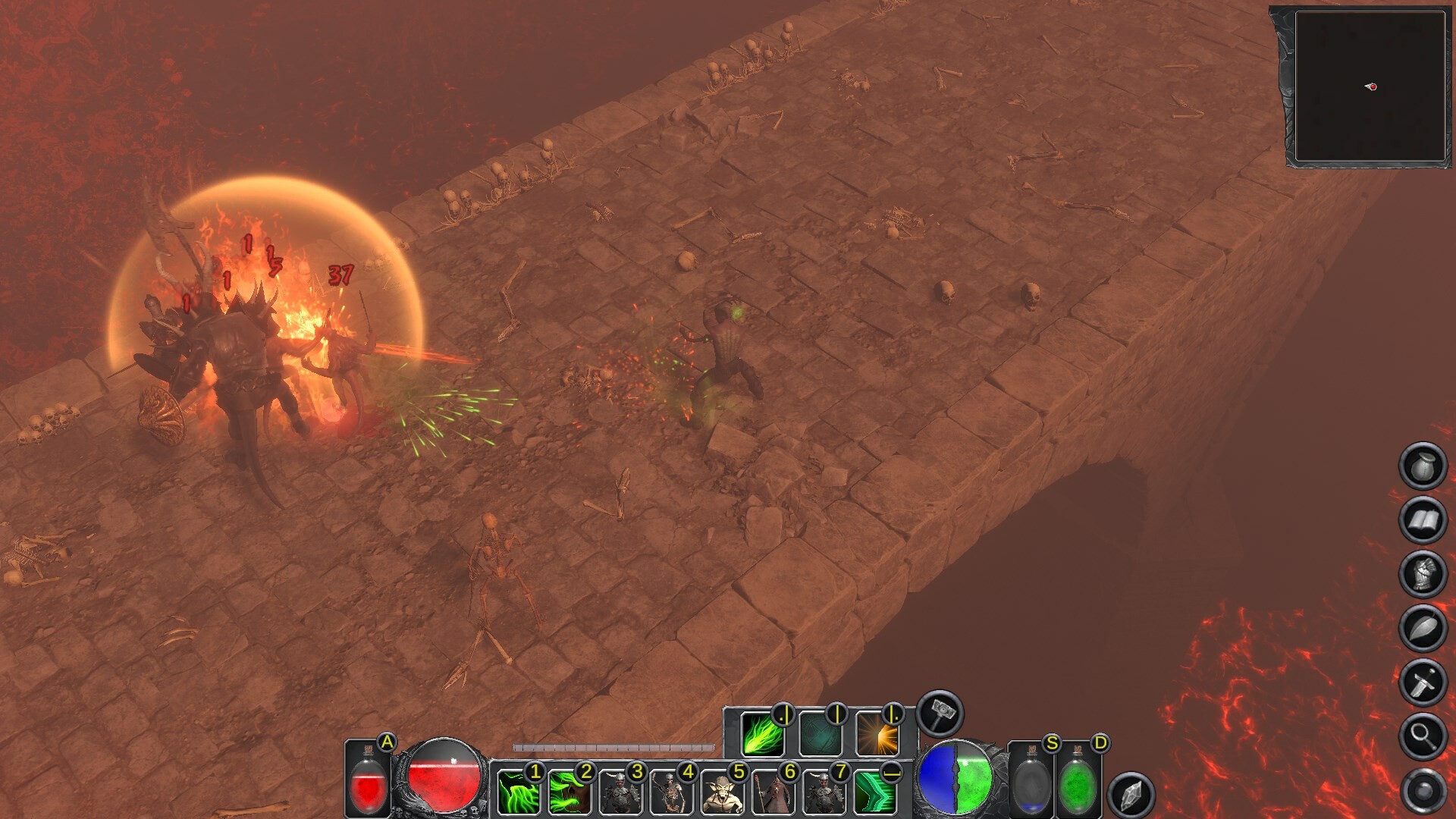Click the magnifying glass button
This screenshot has width=1456, height=819.
click(x=1423, y=736)
